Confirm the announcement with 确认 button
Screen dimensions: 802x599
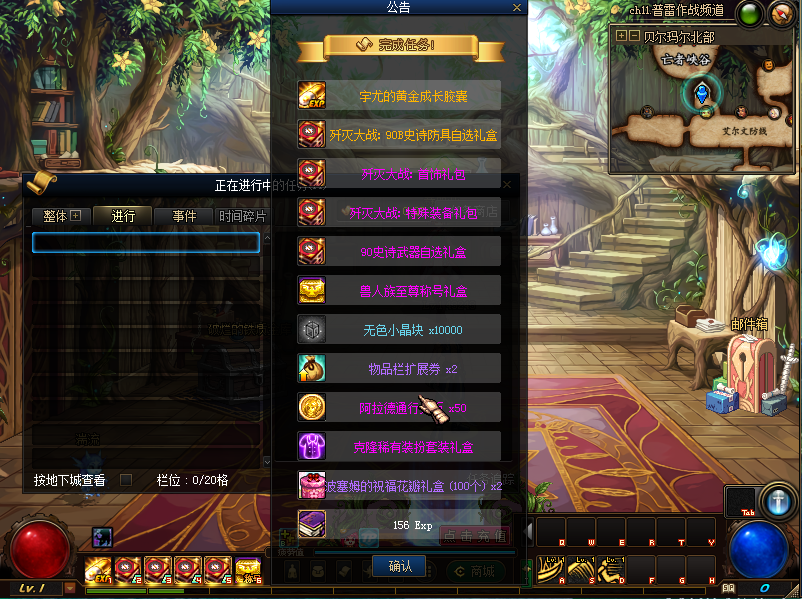click(399, 566)
